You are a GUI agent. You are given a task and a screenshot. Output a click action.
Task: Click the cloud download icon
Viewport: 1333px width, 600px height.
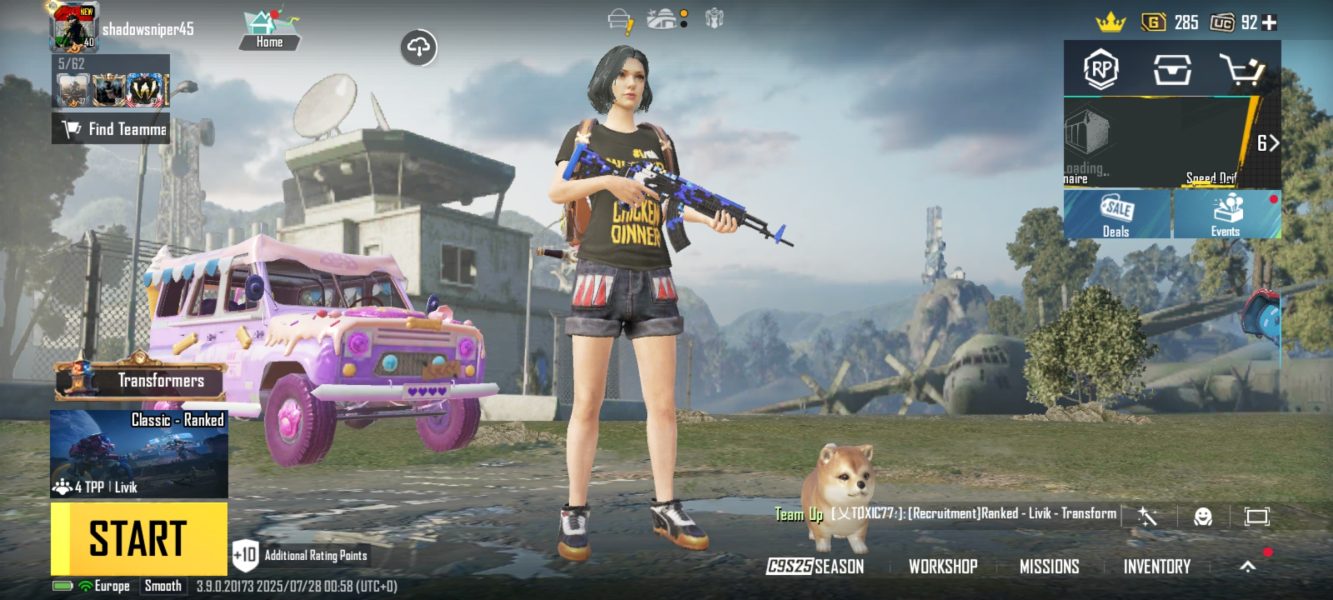[x=419, y=47]
